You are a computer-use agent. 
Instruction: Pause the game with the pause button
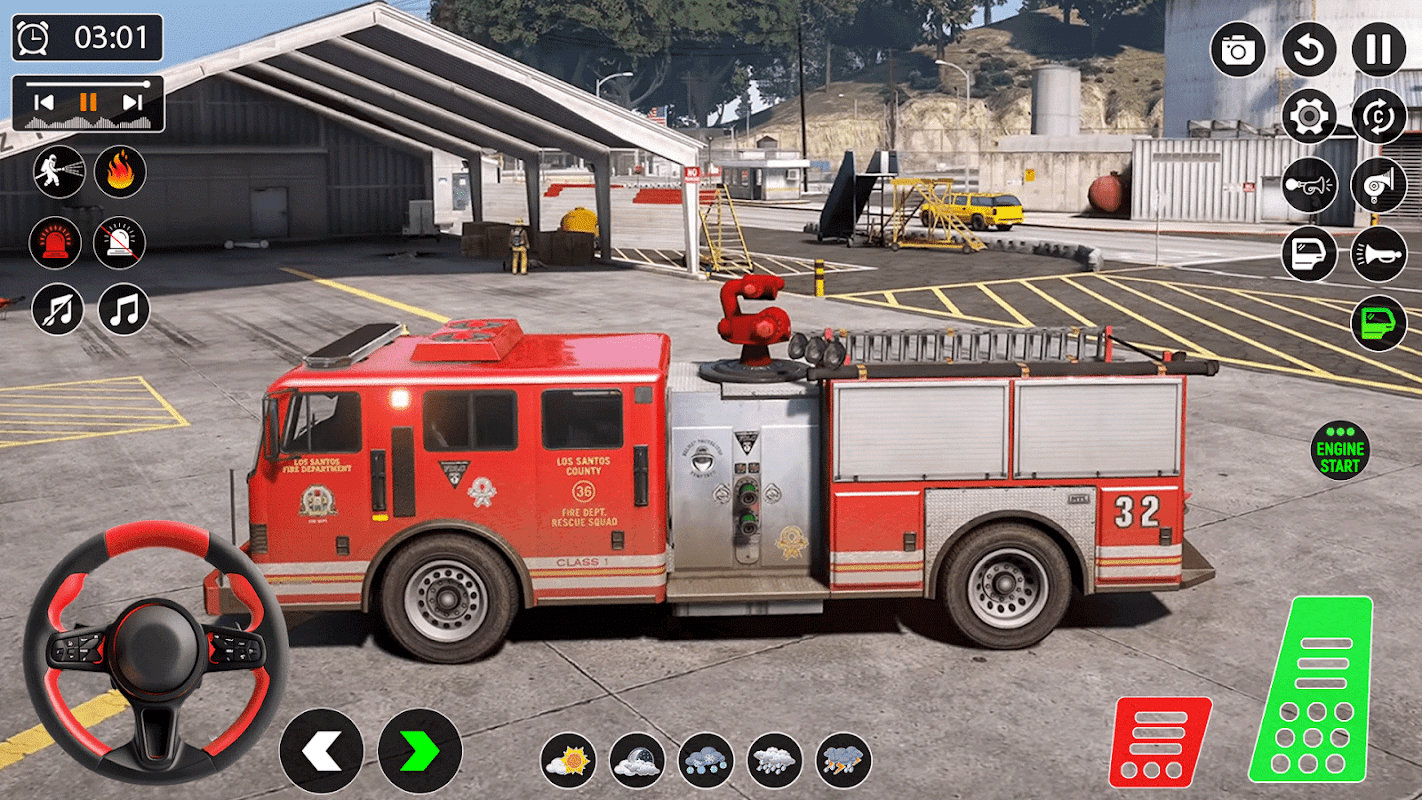[1379, 49]
